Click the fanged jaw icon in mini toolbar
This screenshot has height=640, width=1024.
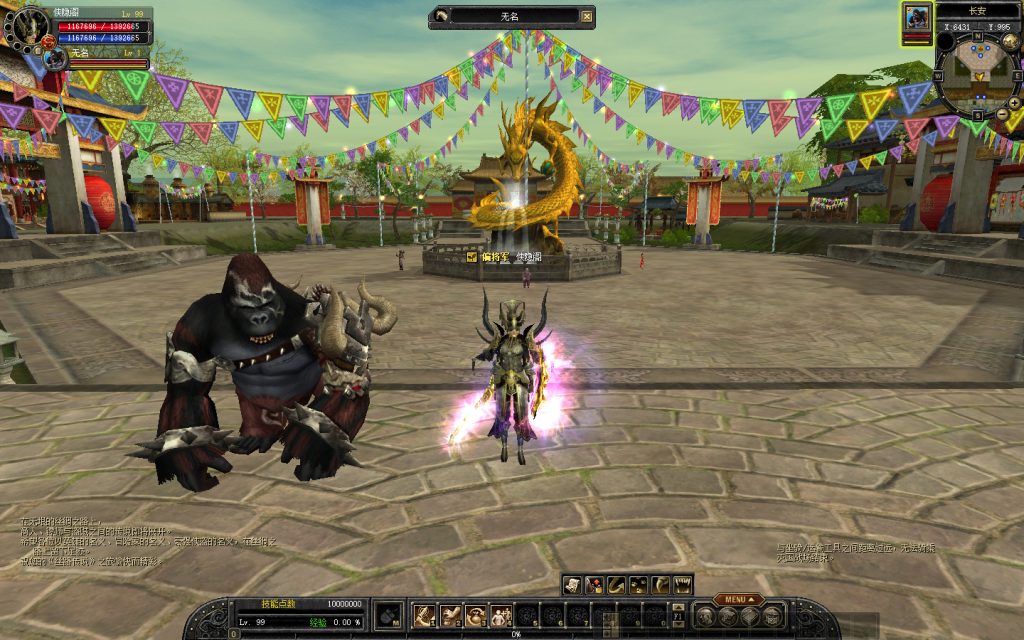pos(683,585)
